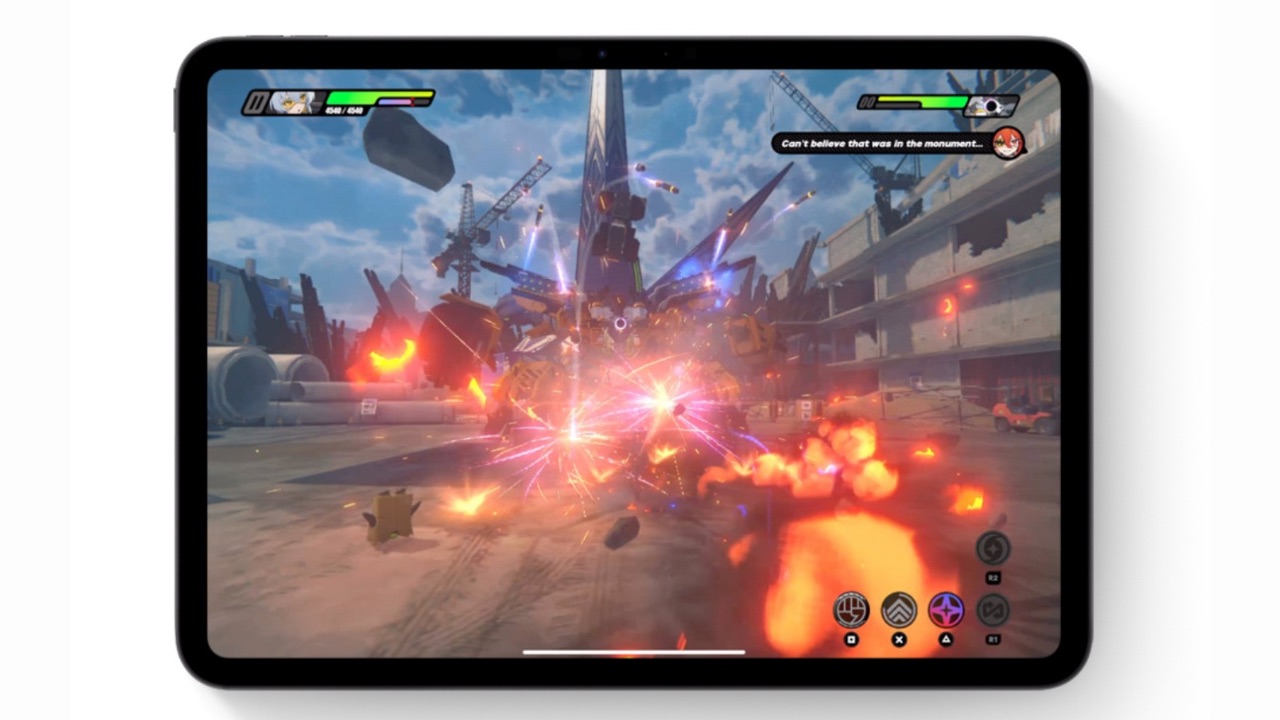Trigger the ultimate skill icon labeled R2
1280x720 pixels.
[994, 549]
